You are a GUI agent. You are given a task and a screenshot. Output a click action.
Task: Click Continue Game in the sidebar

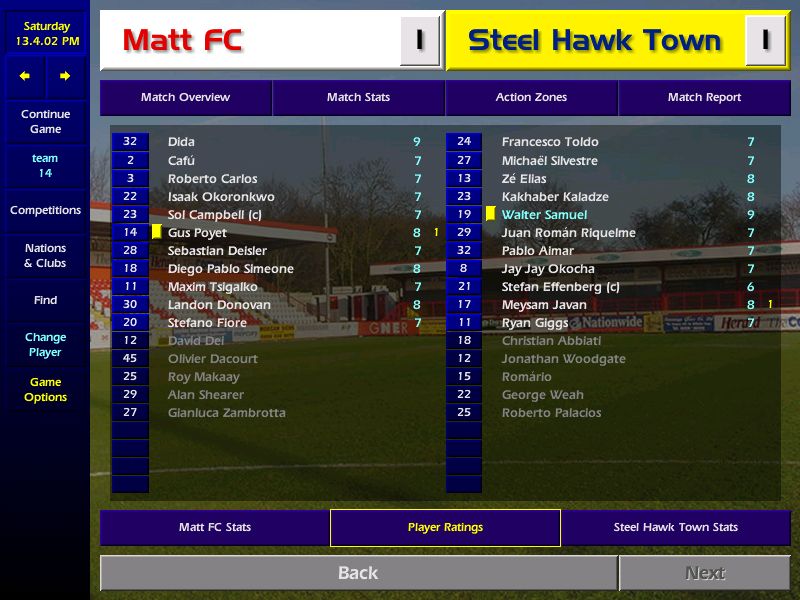(x=45, y=122)
